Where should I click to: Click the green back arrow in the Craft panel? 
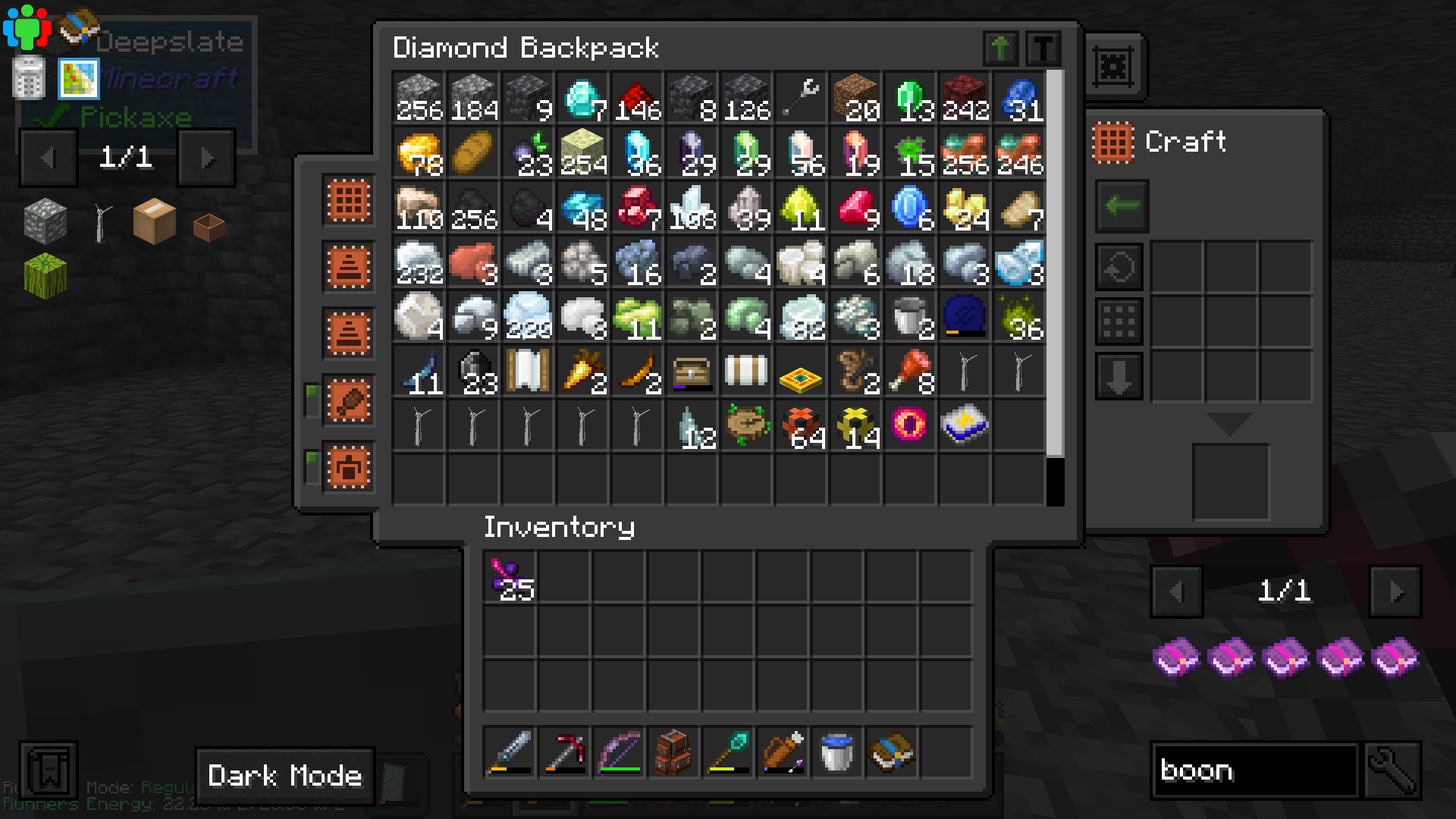point(1121,206)
